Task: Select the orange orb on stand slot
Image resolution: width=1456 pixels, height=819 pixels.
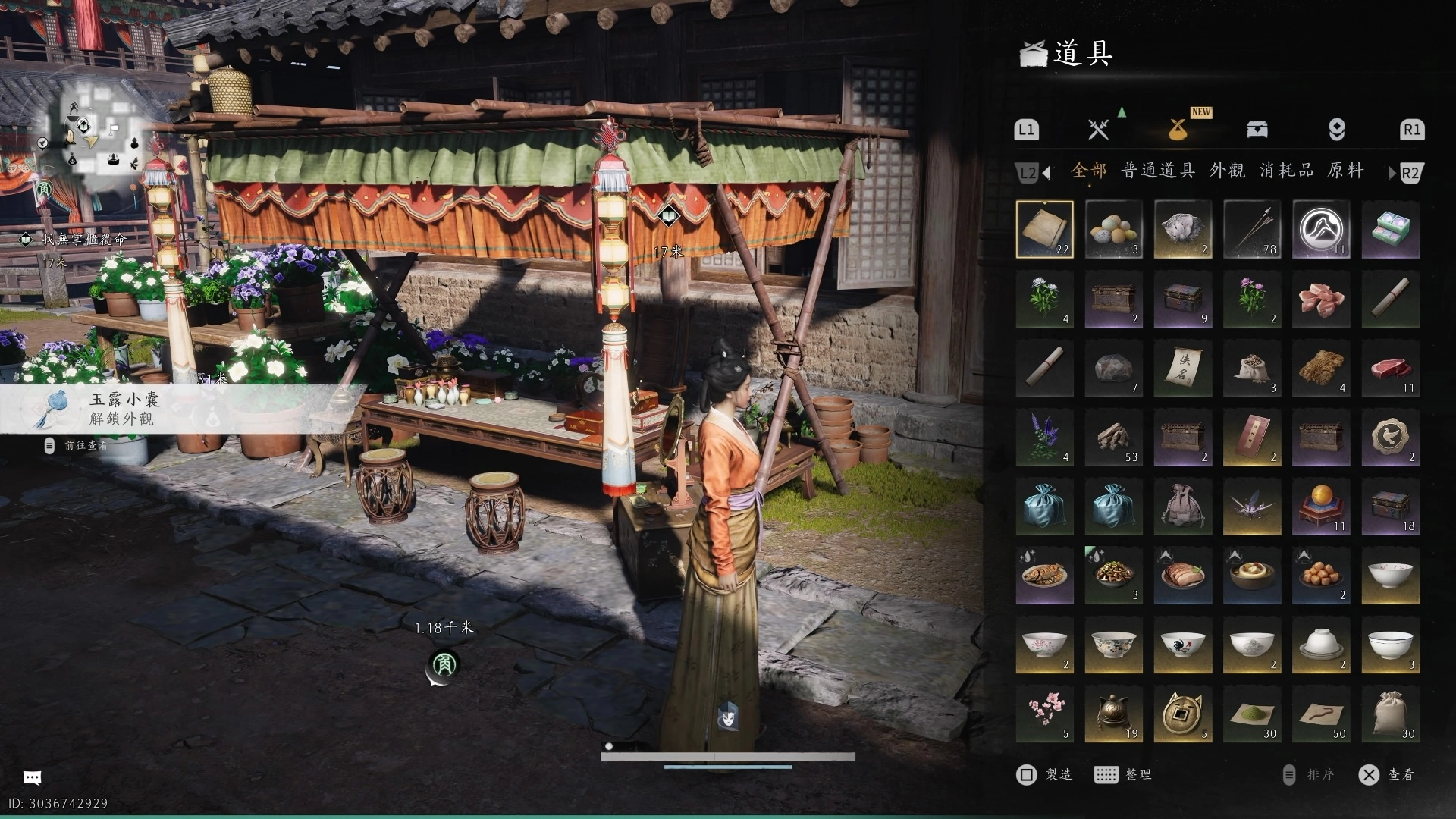Action: tap(1321, 507)
